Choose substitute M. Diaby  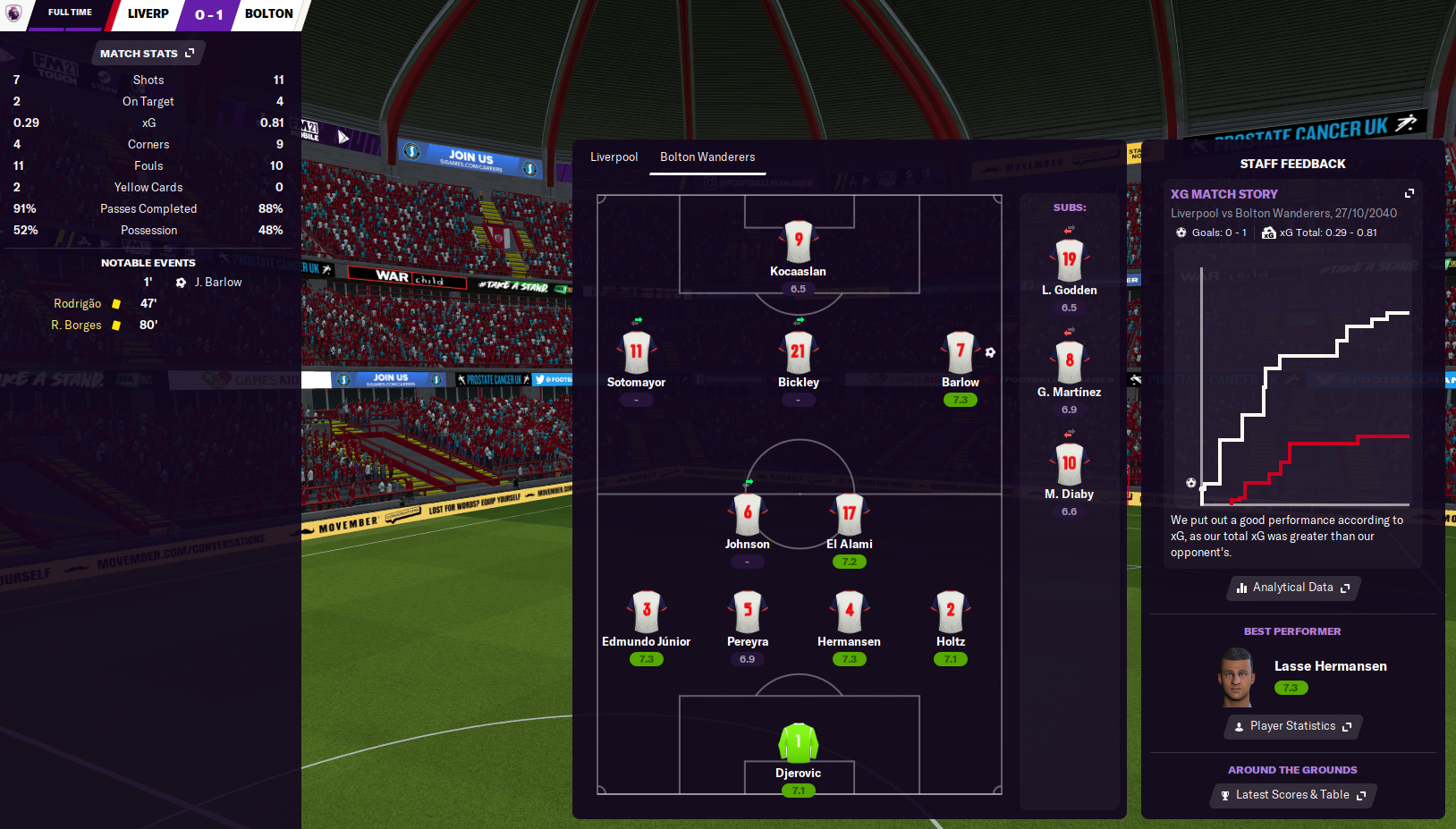point(1069,464)
